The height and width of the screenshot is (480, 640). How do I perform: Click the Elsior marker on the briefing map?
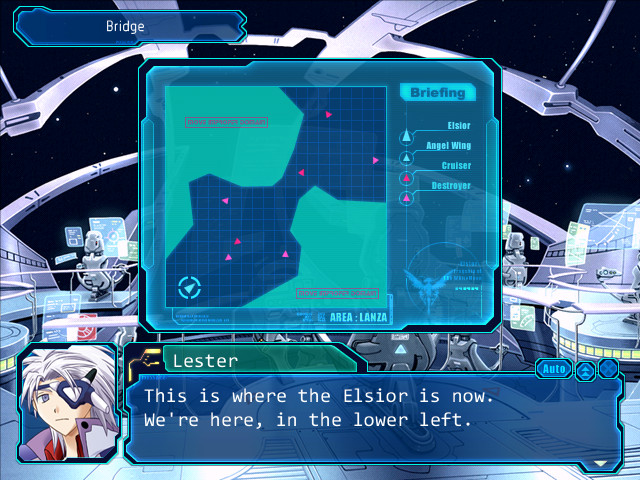(189, 289)
